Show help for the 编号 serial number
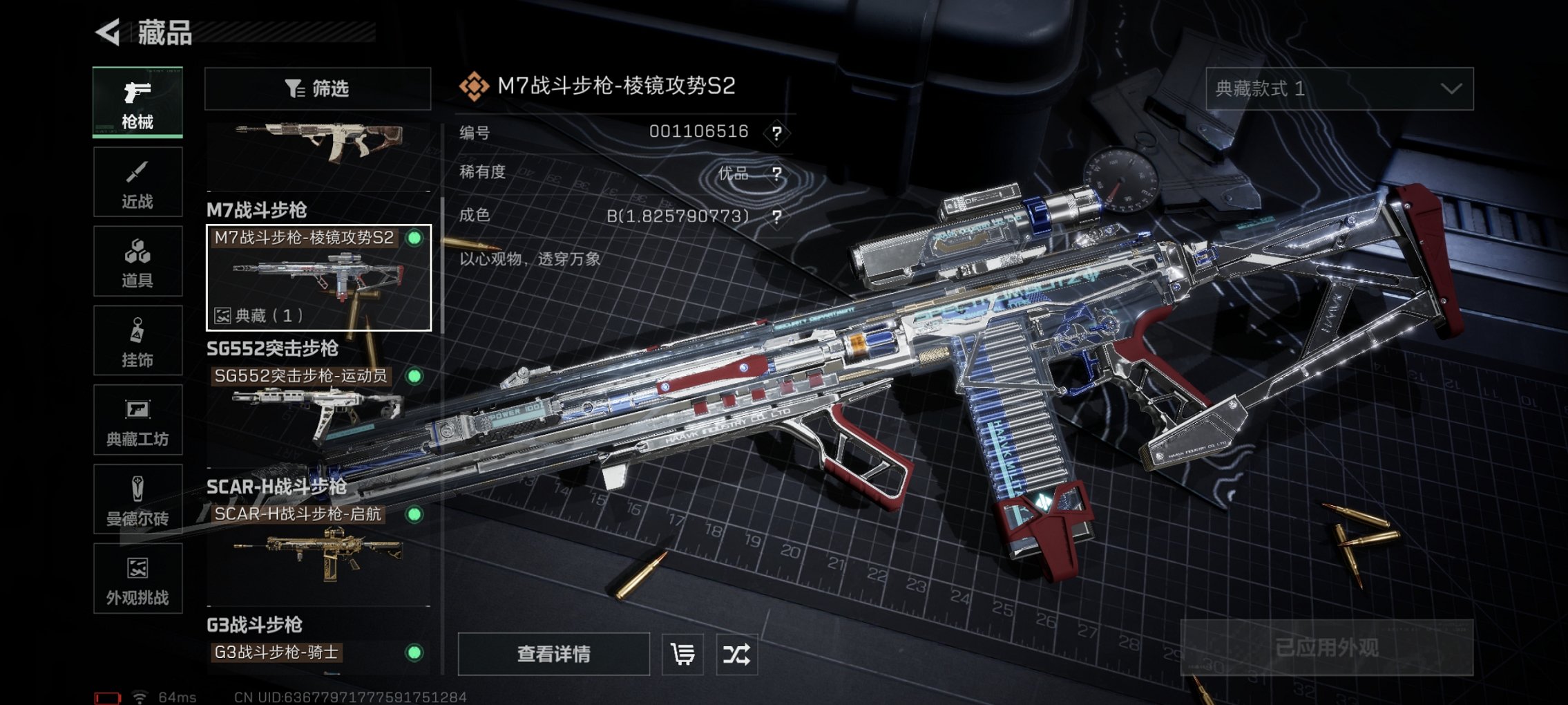Viewport: 1568px width, 705px height. coord(777,133)
